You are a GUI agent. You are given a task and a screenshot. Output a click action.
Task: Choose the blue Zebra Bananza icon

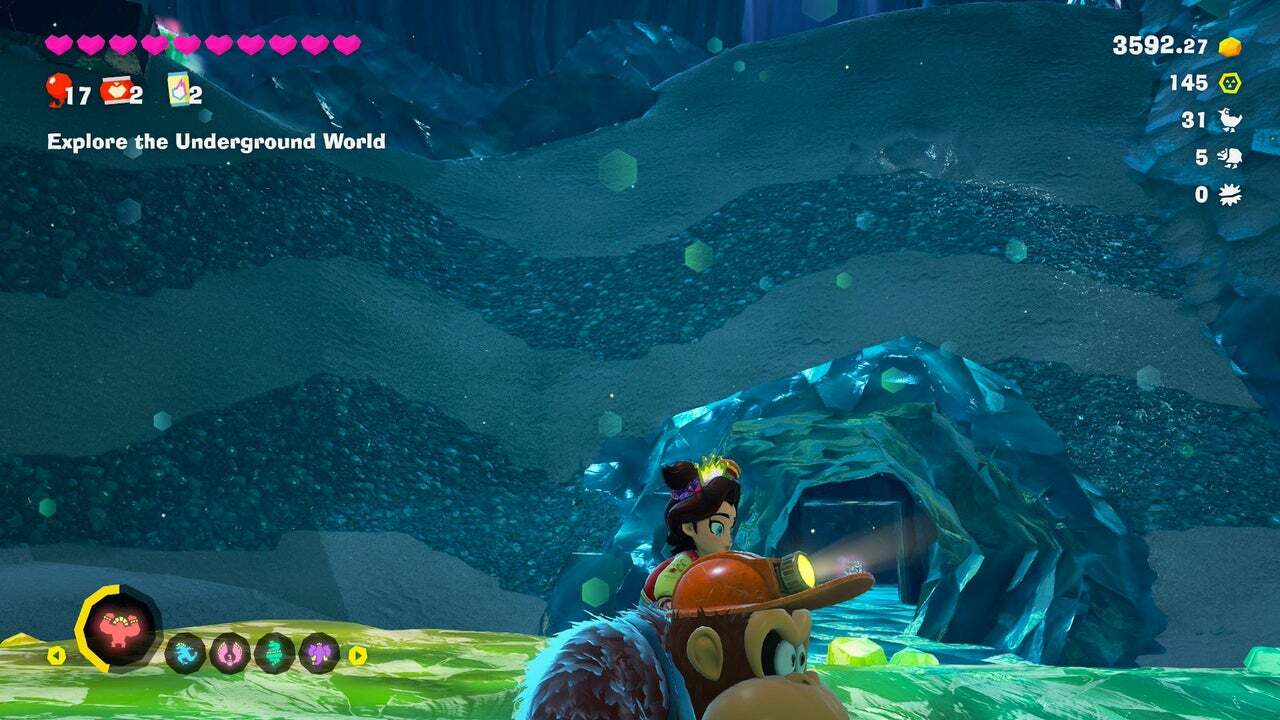tap(186, 653)
